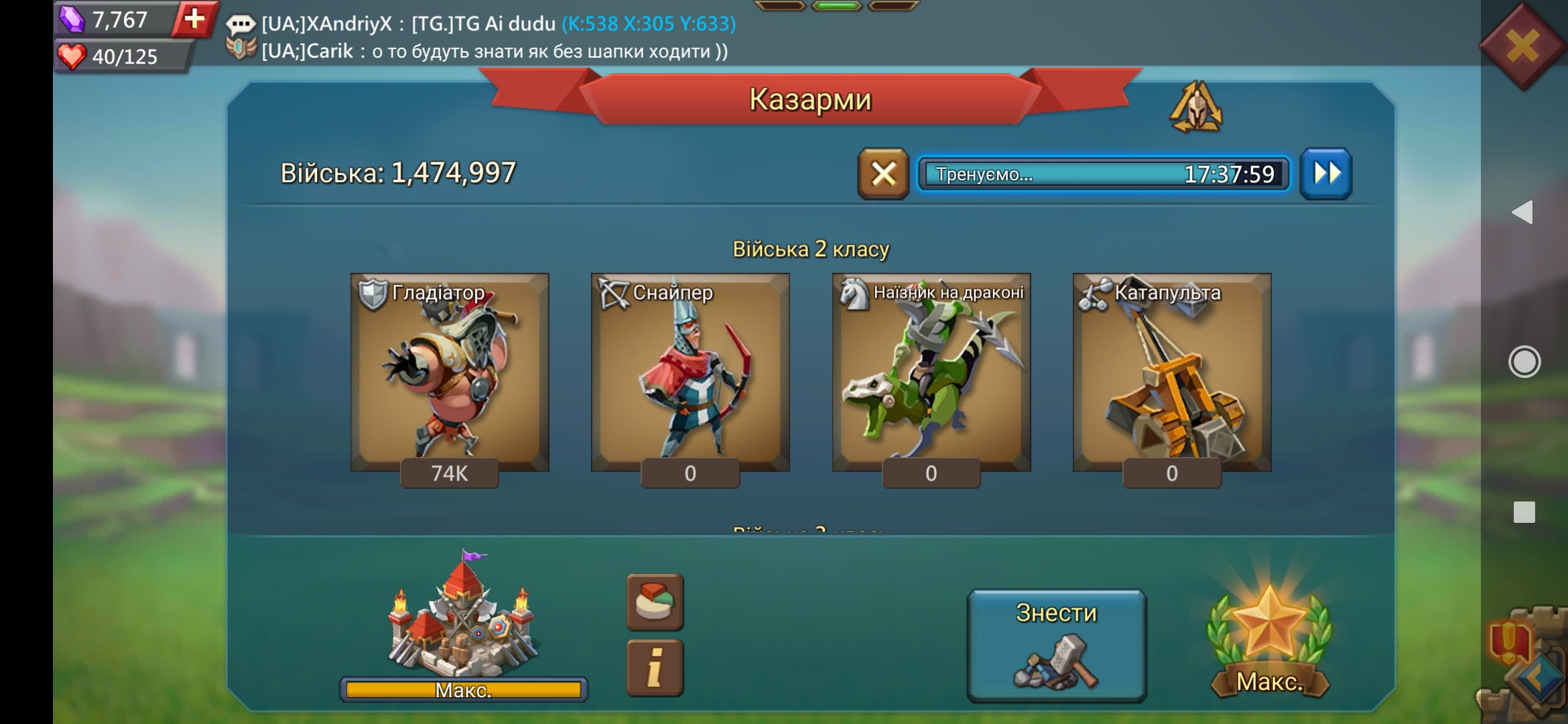Tap the pie chart troop overview button
Image resolution: width=1568 pixels, height=724 pixels.
point(655,602)
